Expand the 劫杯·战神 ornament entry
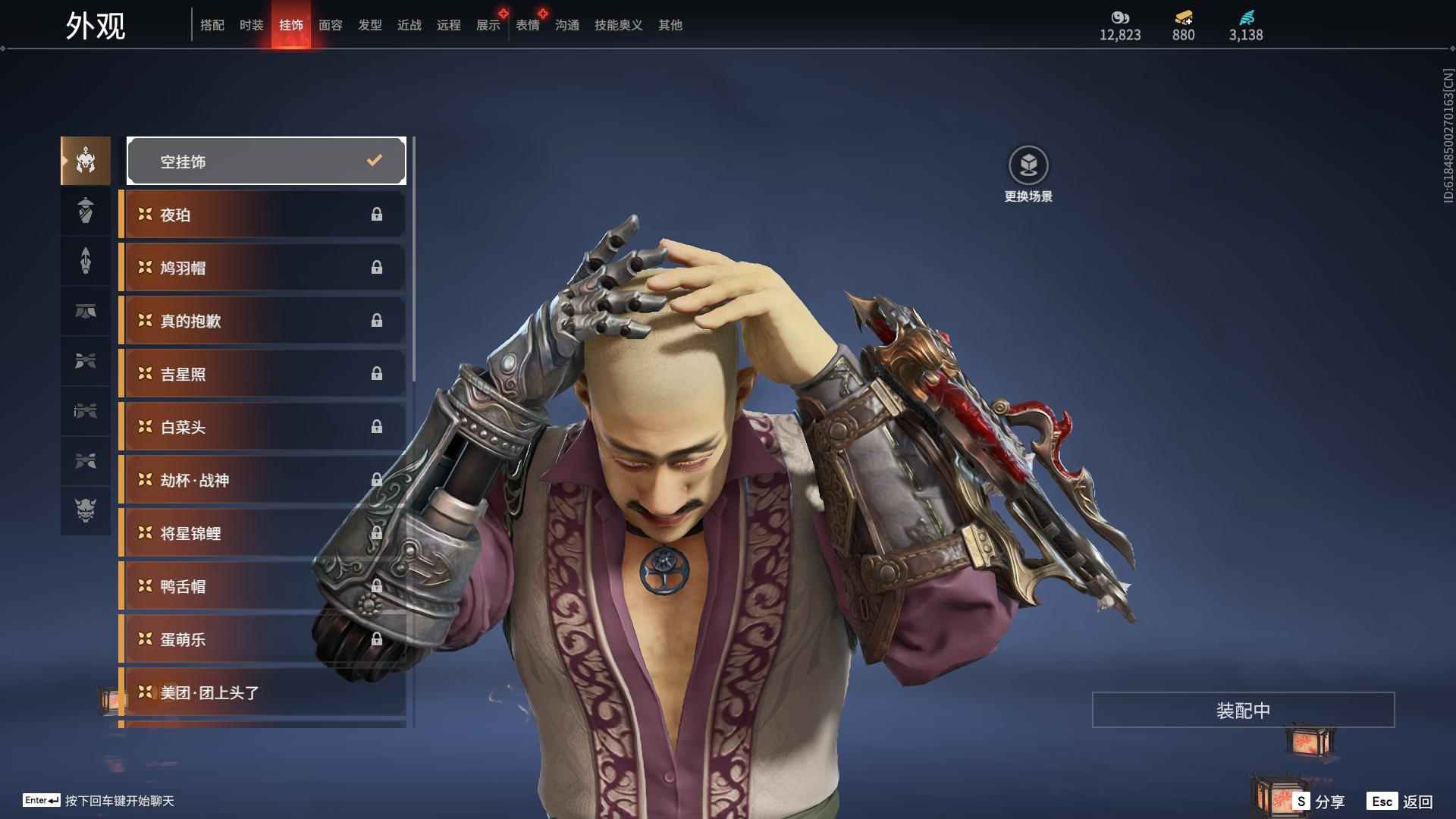Screen dimensions: 1456x819 point(262,480)
